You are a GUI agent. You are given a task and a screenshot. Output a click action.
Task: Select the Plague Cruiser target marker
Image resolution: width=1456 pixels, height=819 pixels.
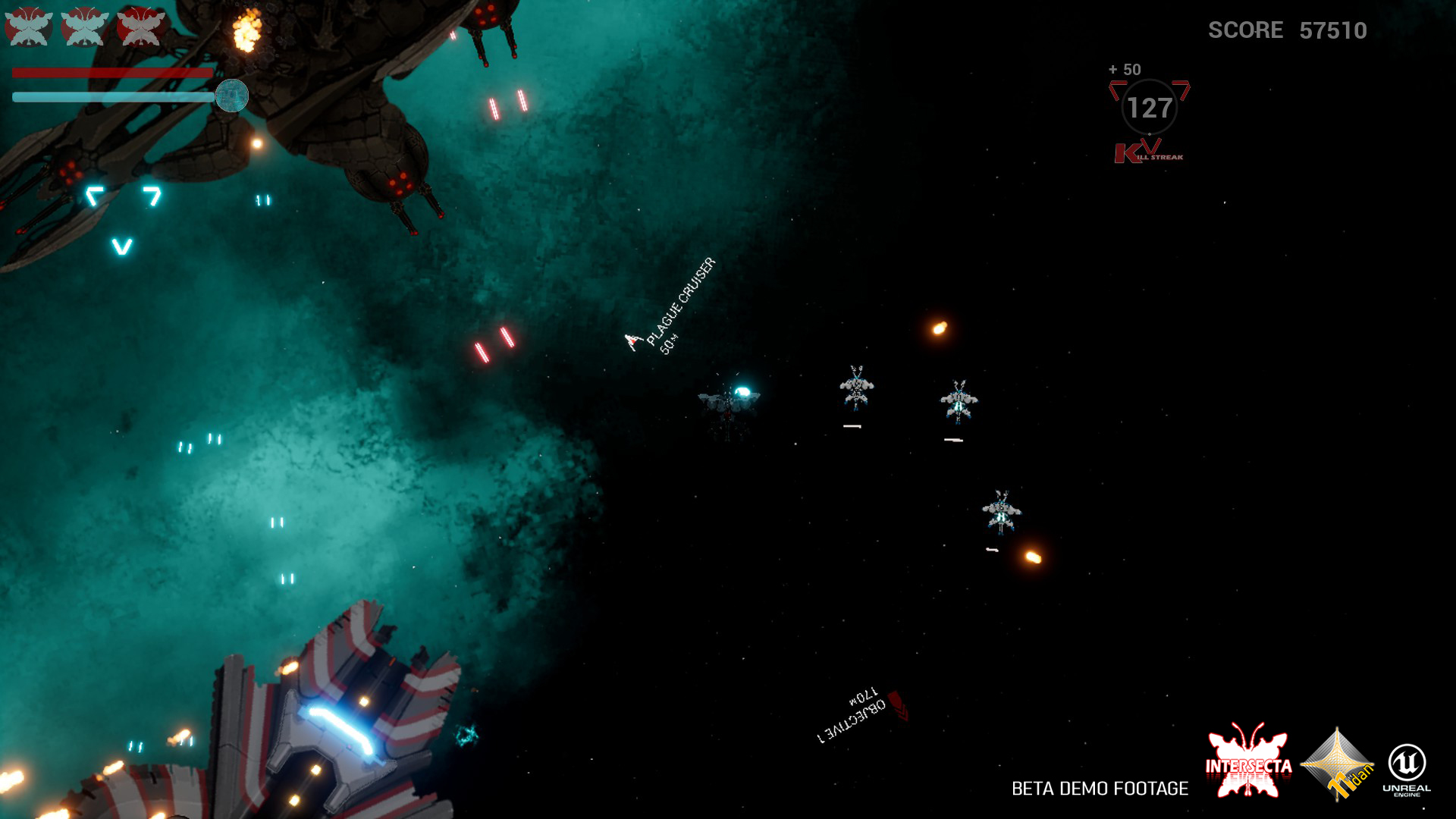(x=633, y=342)
